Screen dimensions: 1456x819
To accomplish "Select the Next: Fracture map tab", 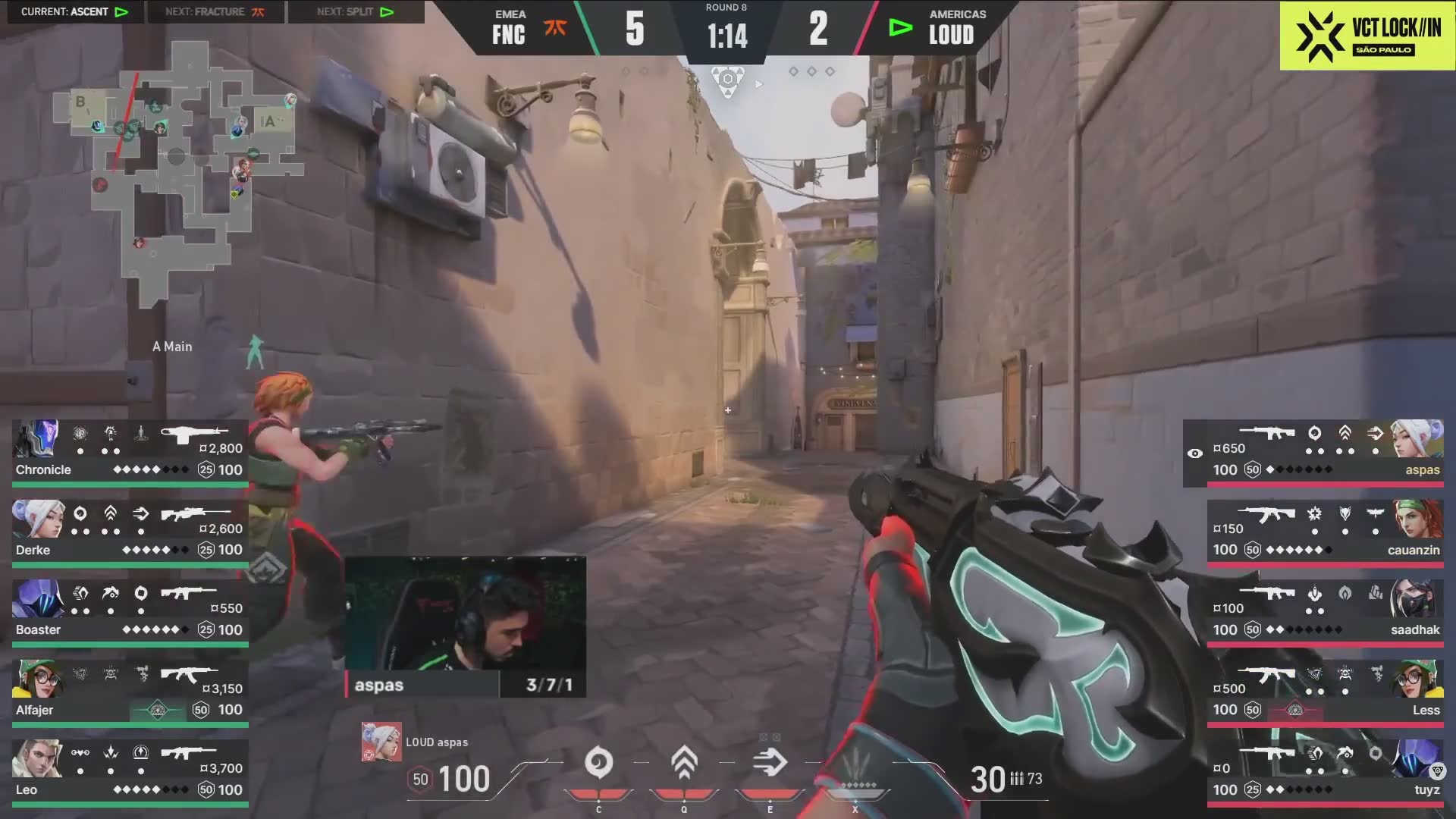I will tap(215, 11).
